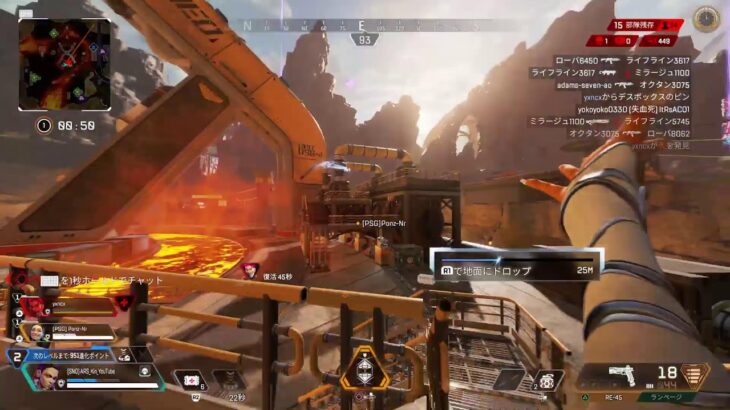730x410 pixels.
Task: Open the kill feed list
Action: point(610,100)
